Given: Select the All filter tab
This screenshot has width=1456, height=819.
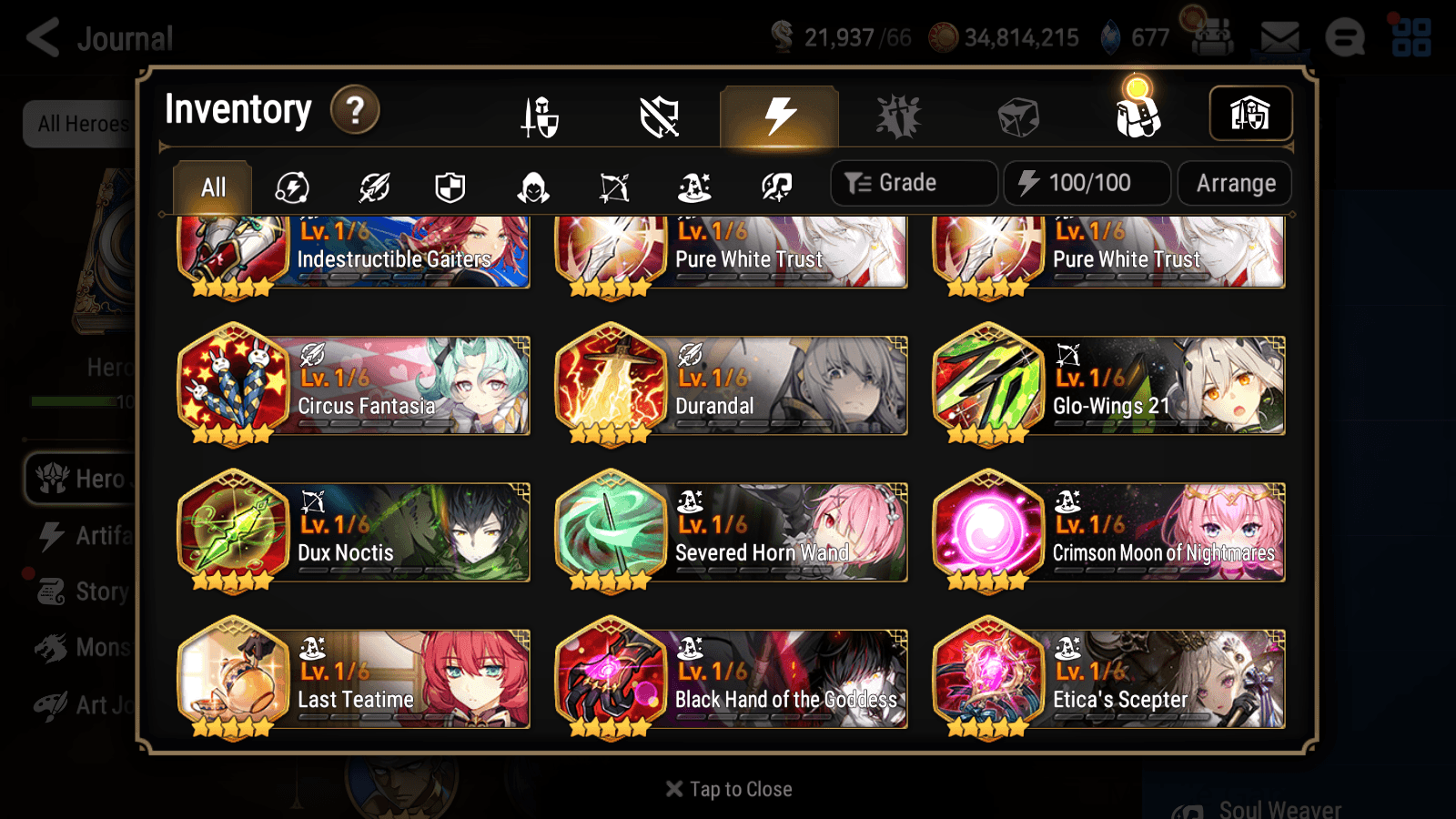Looking at the screenshot, I should click(212, 187).
